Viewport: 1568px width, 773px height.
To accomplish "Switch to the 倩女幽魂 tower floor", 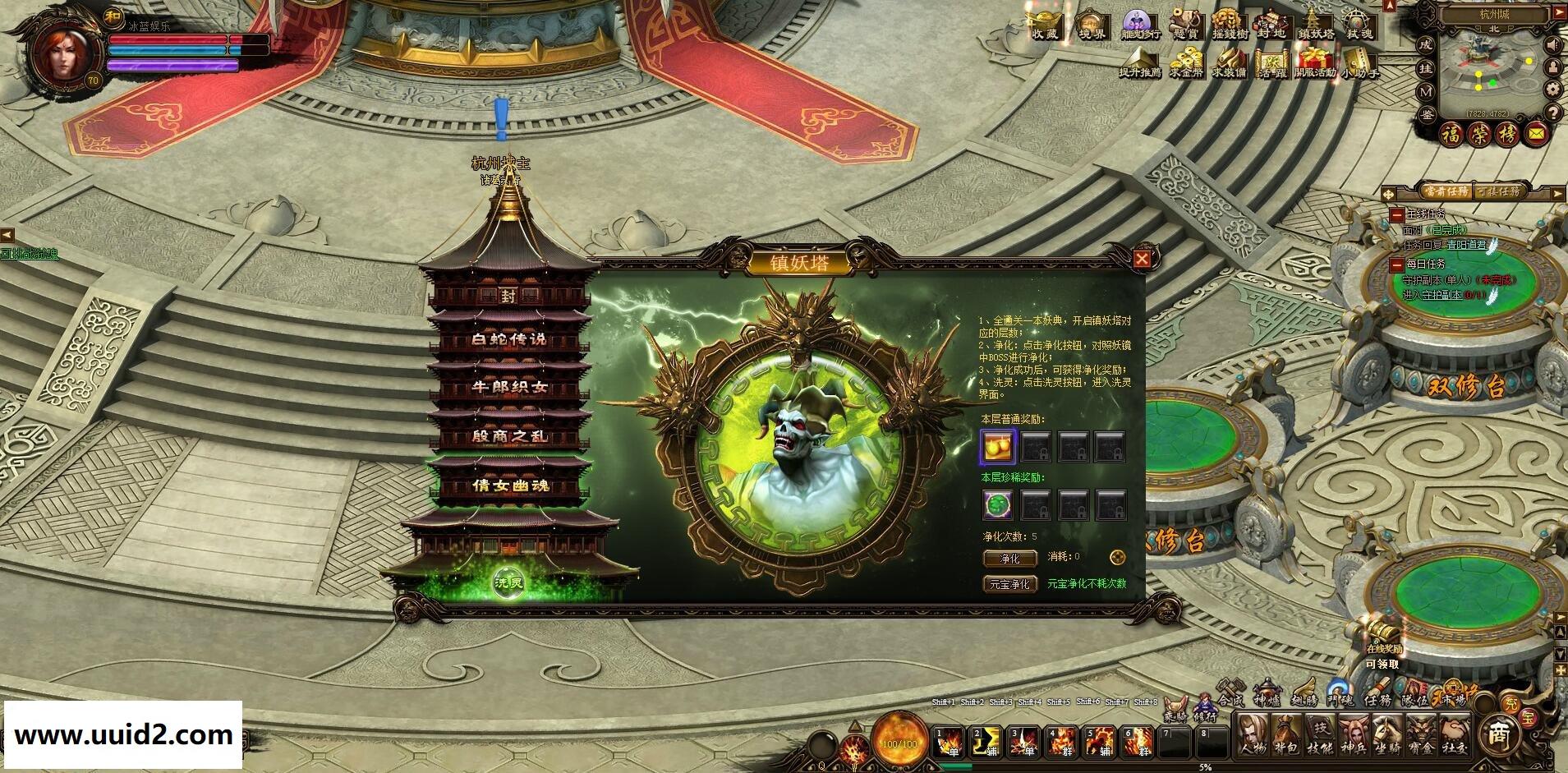I will coord(508,485).
